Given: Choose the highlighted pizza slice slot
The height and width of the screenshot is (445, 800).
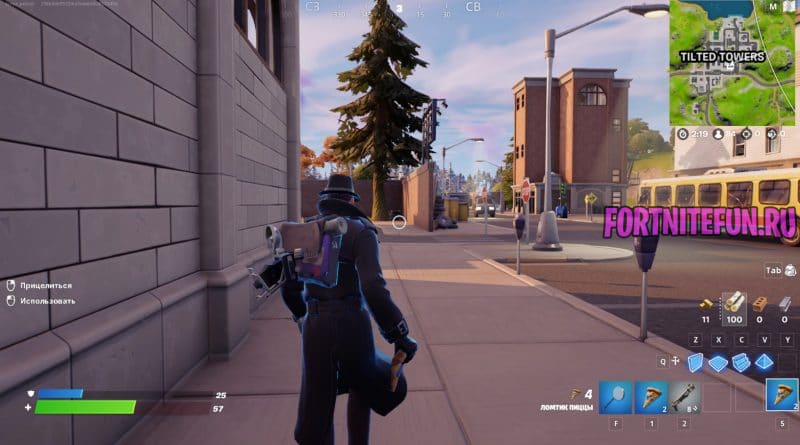Looking at the screenshot, I should tap(782, 395).
